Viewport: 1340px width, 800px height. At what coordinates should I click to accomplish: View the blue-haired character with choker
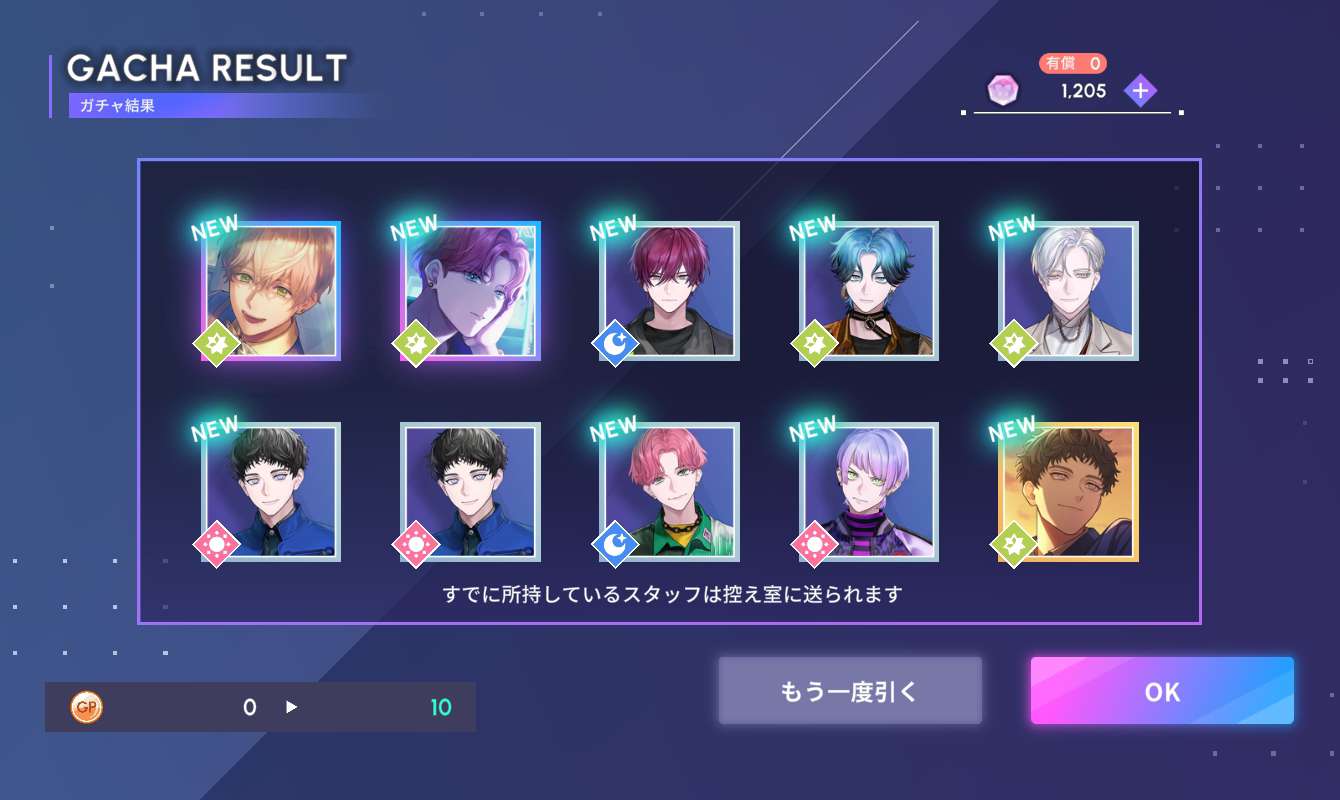coord(869,291)
